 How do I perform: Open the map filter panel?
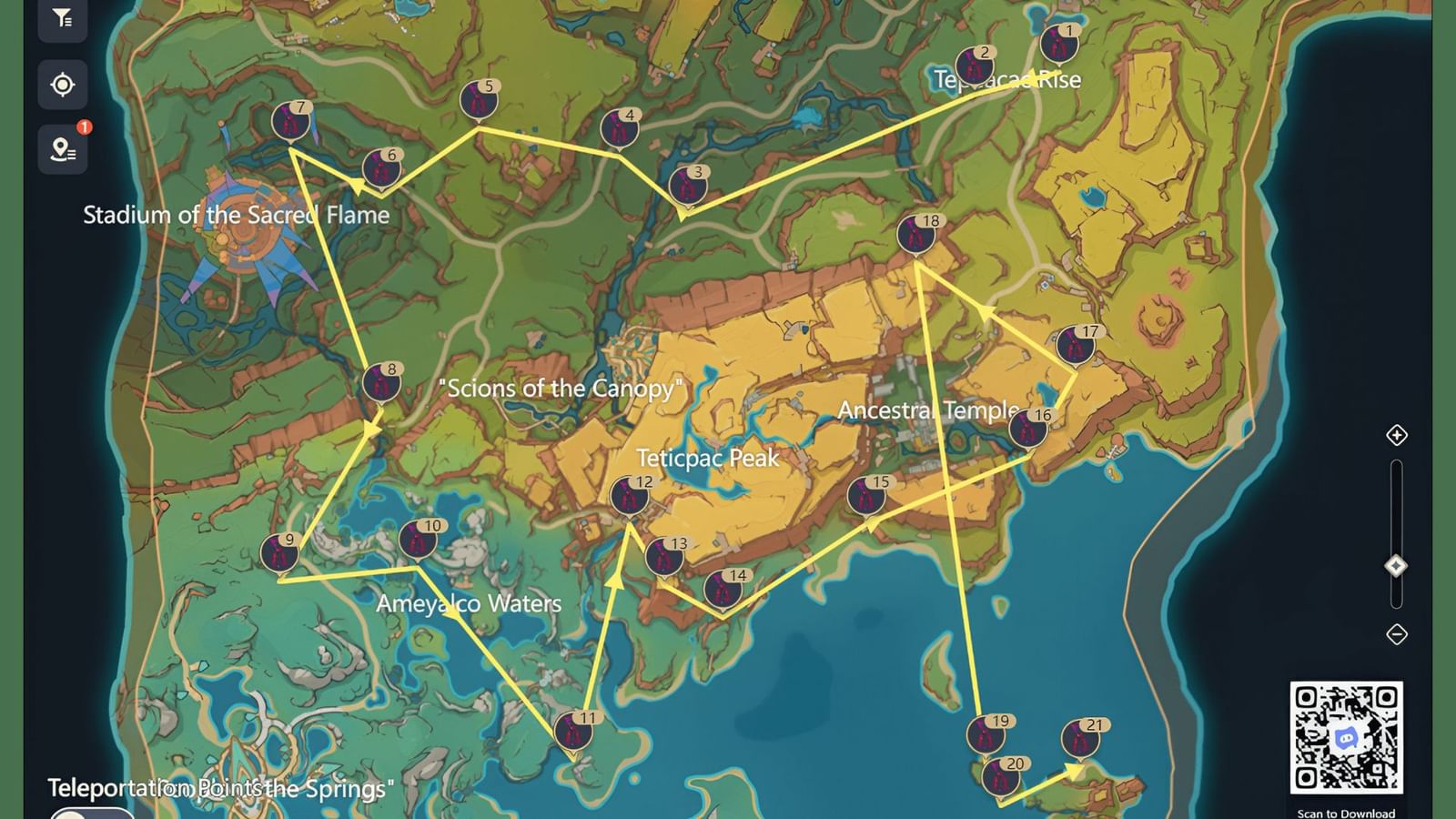(x=63, y=18)
